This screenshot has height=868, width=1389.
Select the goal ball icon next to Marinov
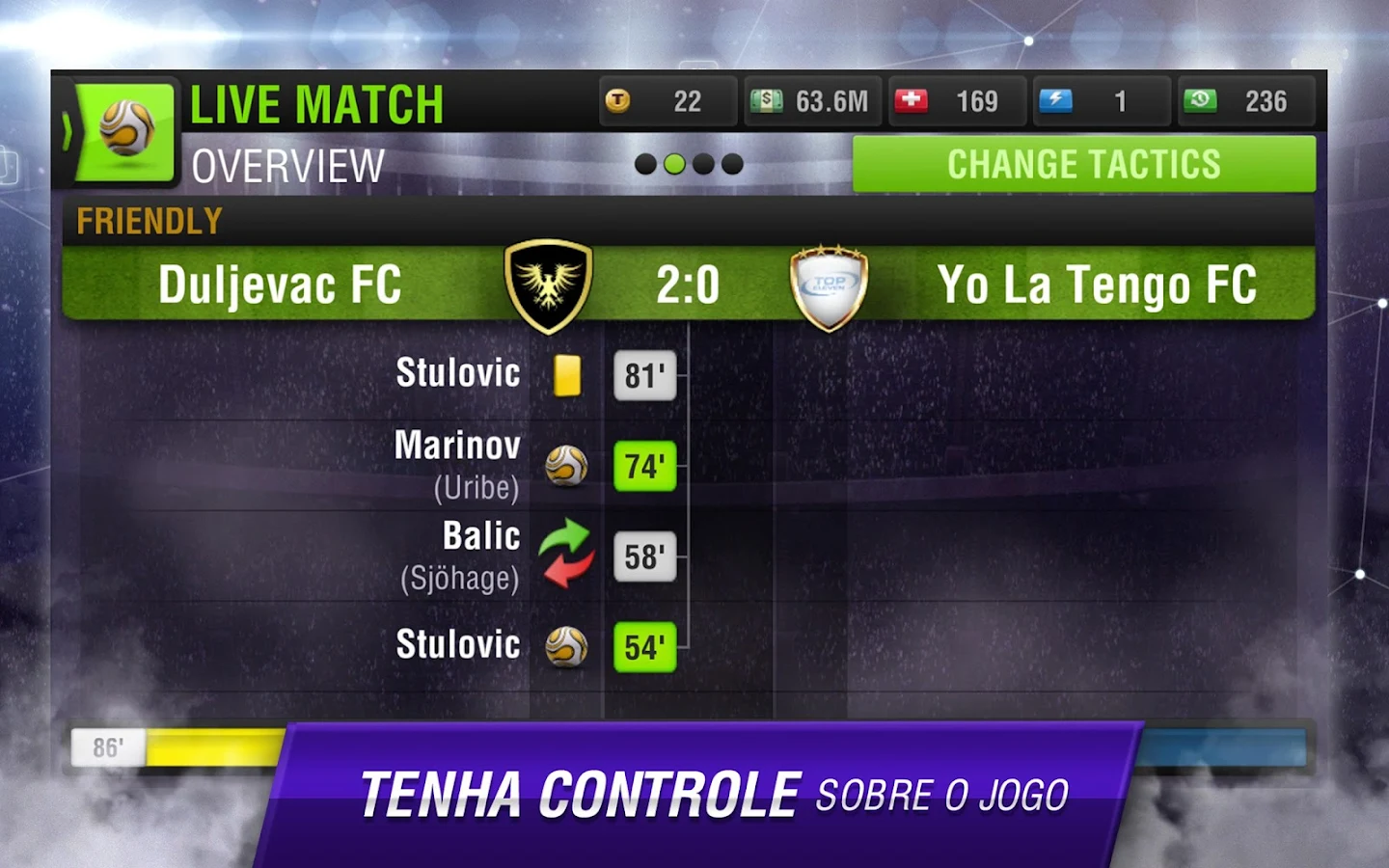566,466
